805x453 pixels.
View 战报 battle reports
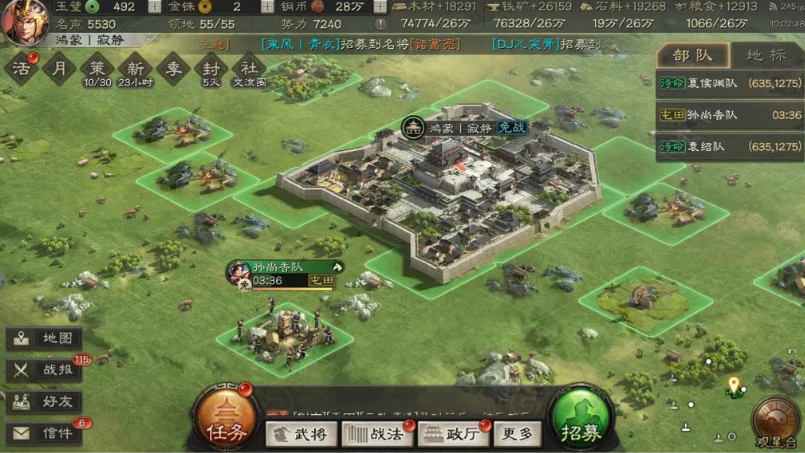[44, 370]
